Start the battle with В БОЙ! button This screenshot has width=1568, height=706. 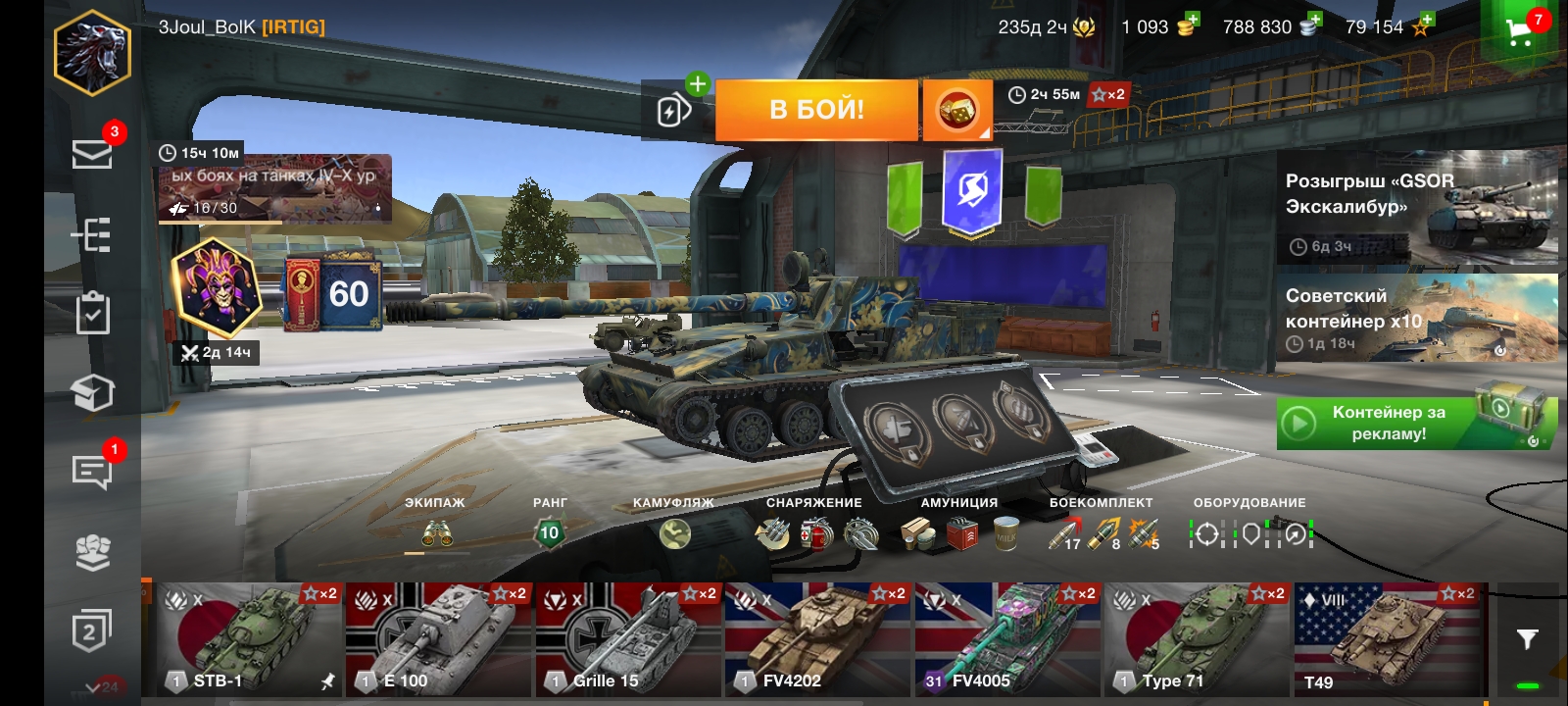(816, 110)
